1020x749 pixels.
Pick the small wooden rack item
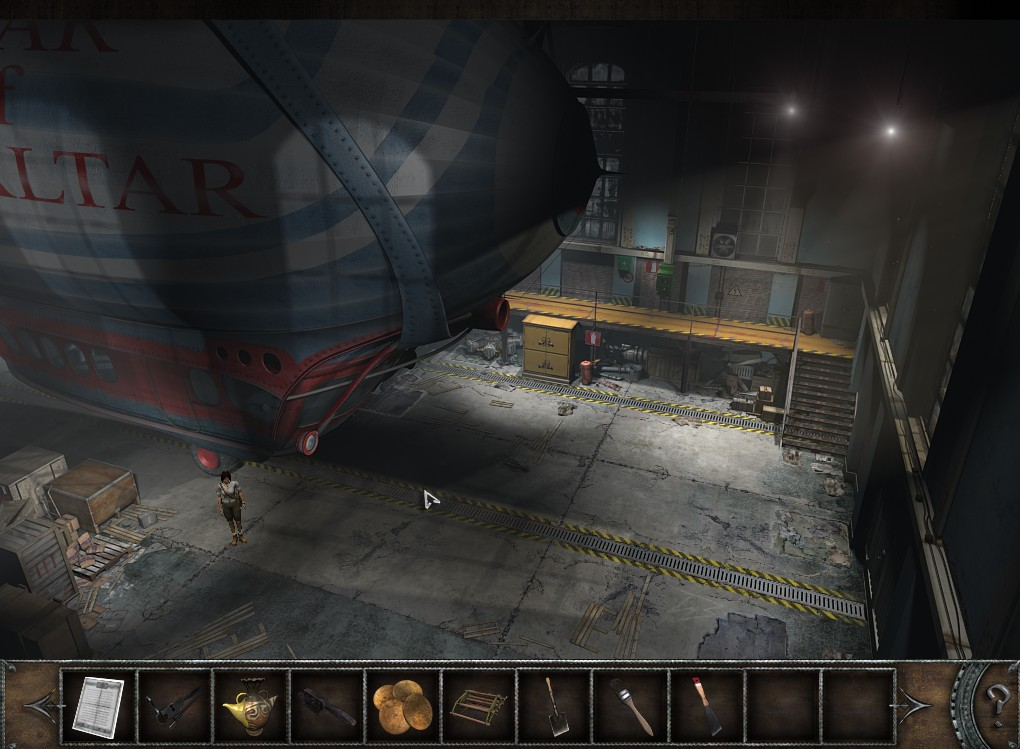tap(478, 704)
